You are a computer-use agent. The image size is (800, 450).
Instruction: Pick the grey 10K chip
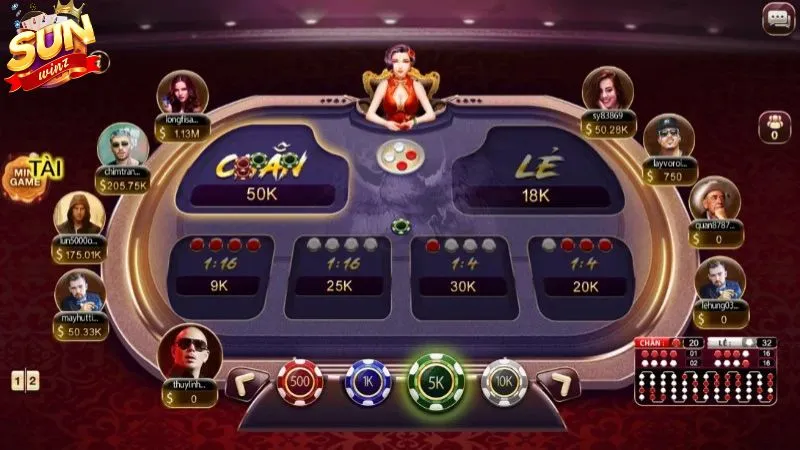504,382
